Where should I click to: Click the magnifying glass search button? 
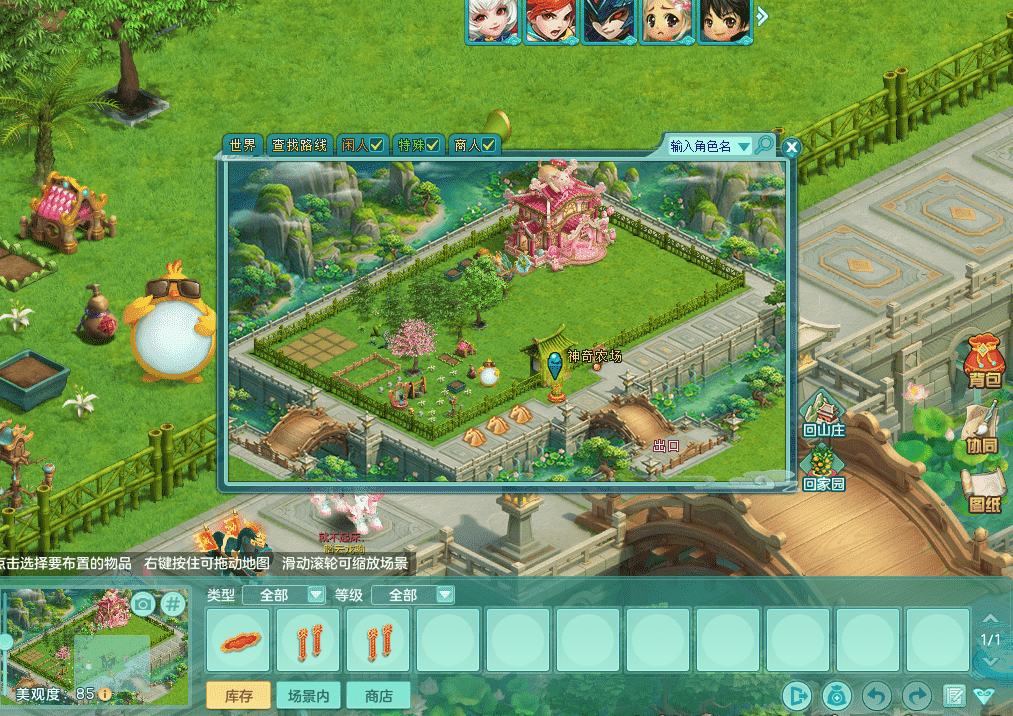(x=764, y=146)
